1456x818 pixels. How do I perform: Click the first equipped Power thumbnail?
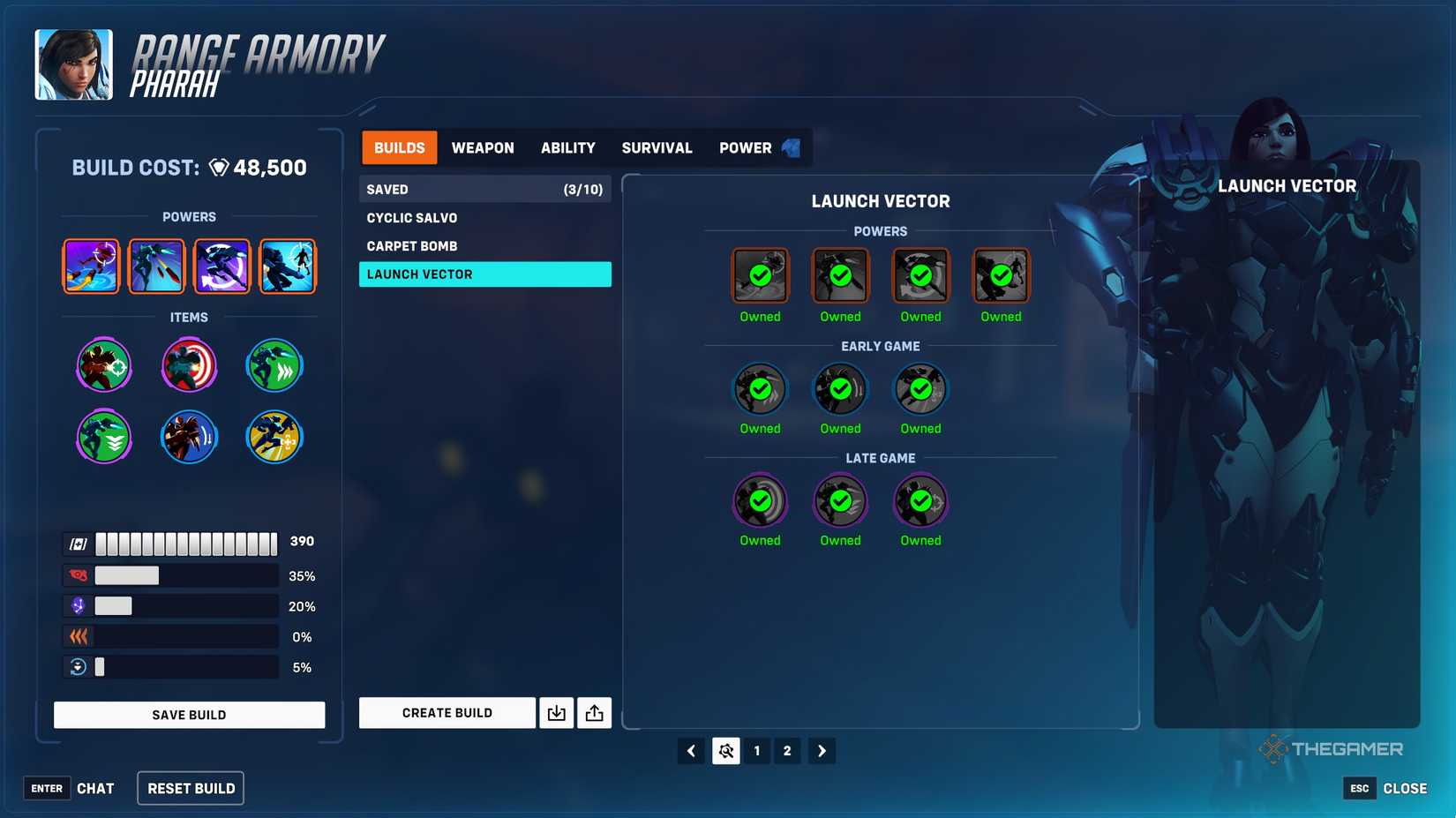[x=90, y=266]
